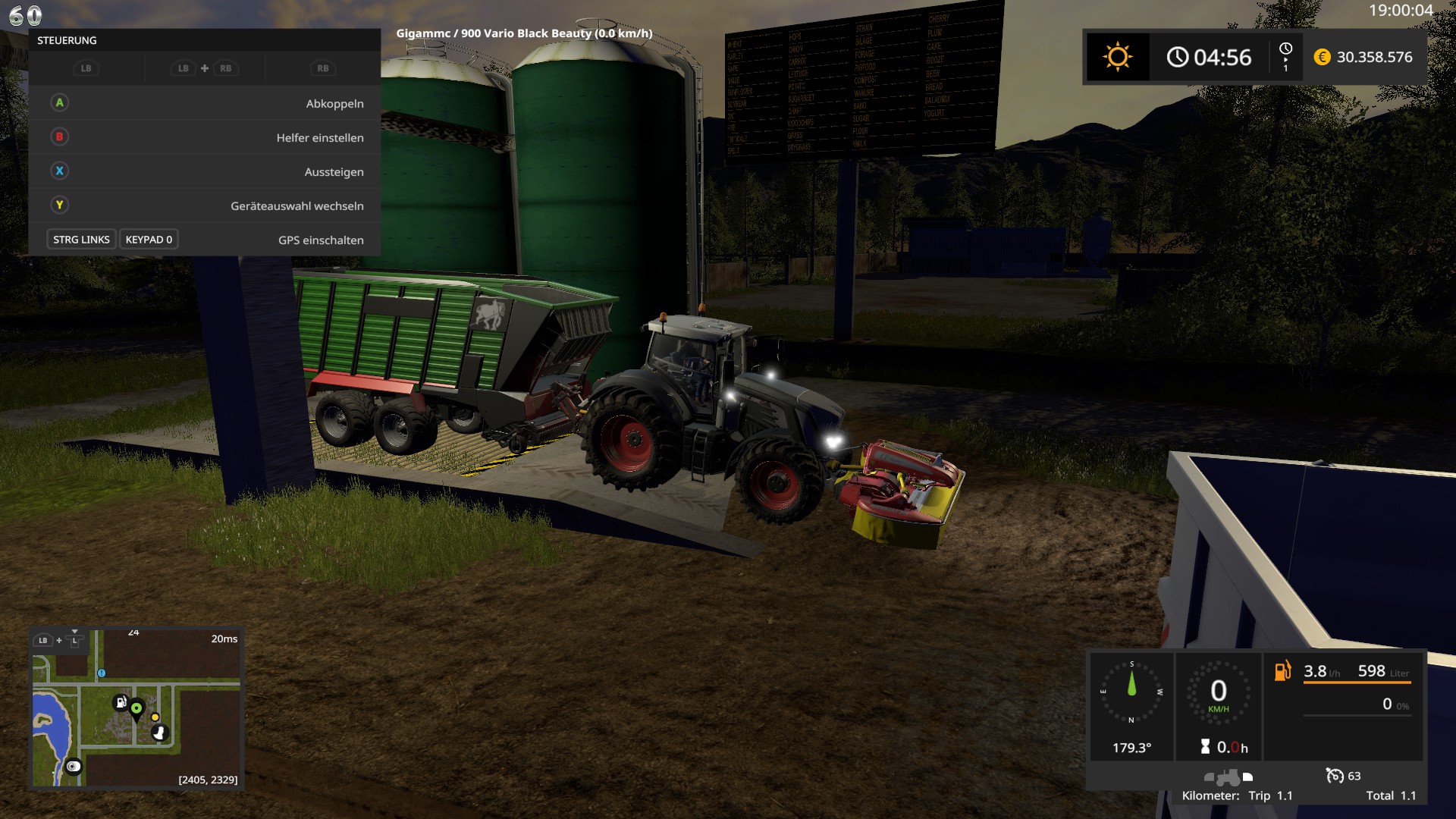
Task: Click the orange fuel pump icon
Action: (1282, 671)
